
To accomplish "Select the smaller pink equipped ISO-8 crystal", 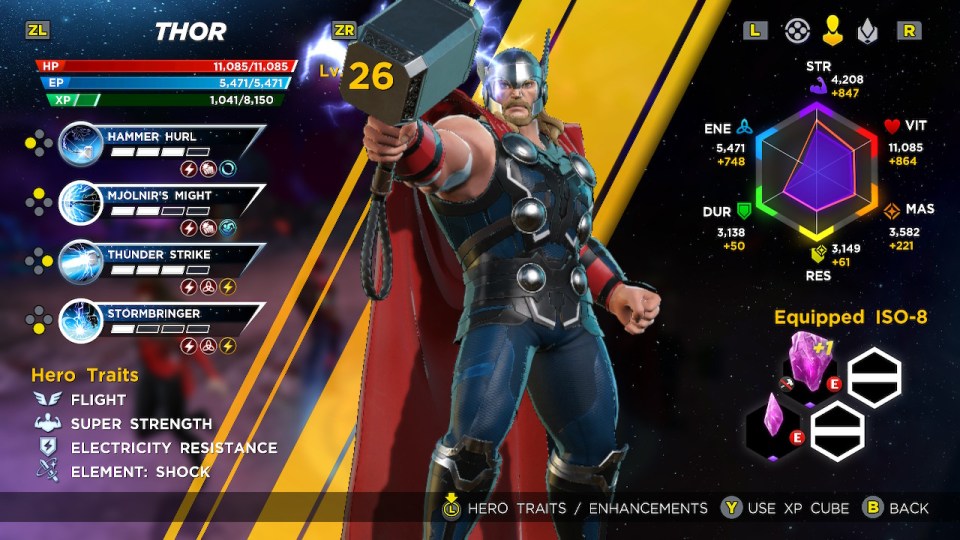I will coord(773,421).
